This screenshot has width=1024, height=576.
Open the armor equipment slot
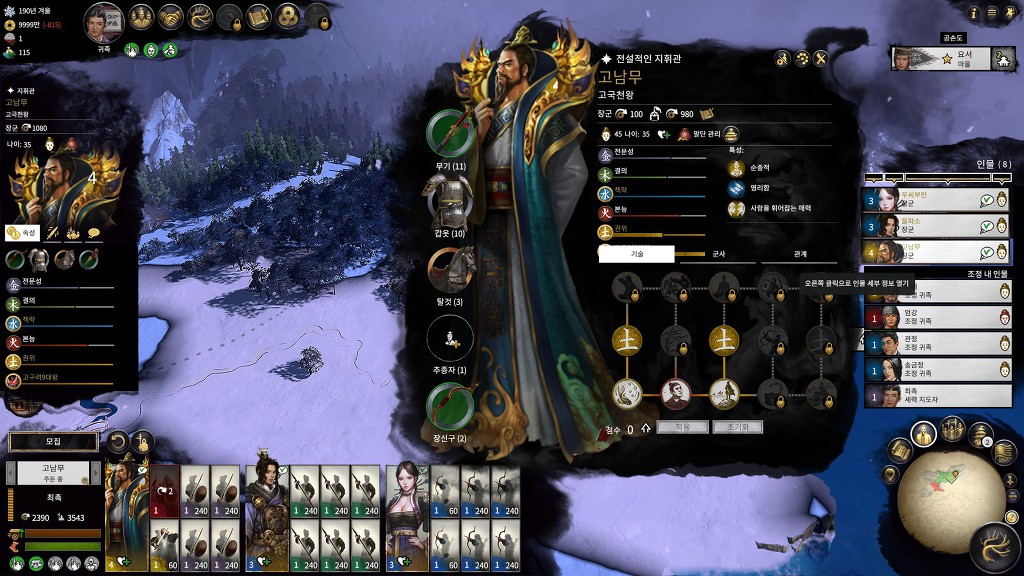451,201
